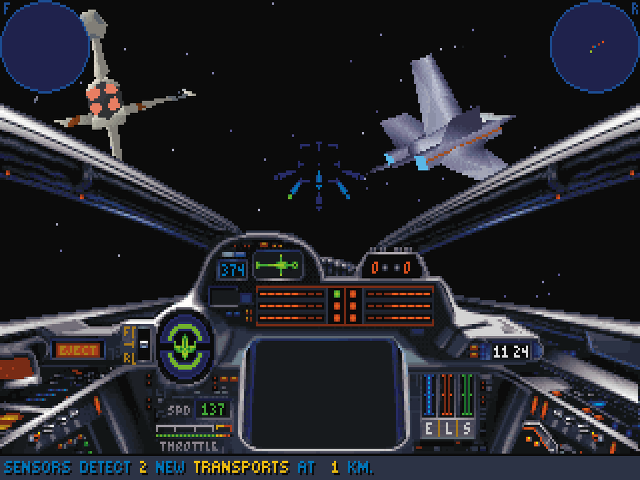Screen dimensions: 640x480
Task: Click the L laser power button
Action: coord(446,428)
